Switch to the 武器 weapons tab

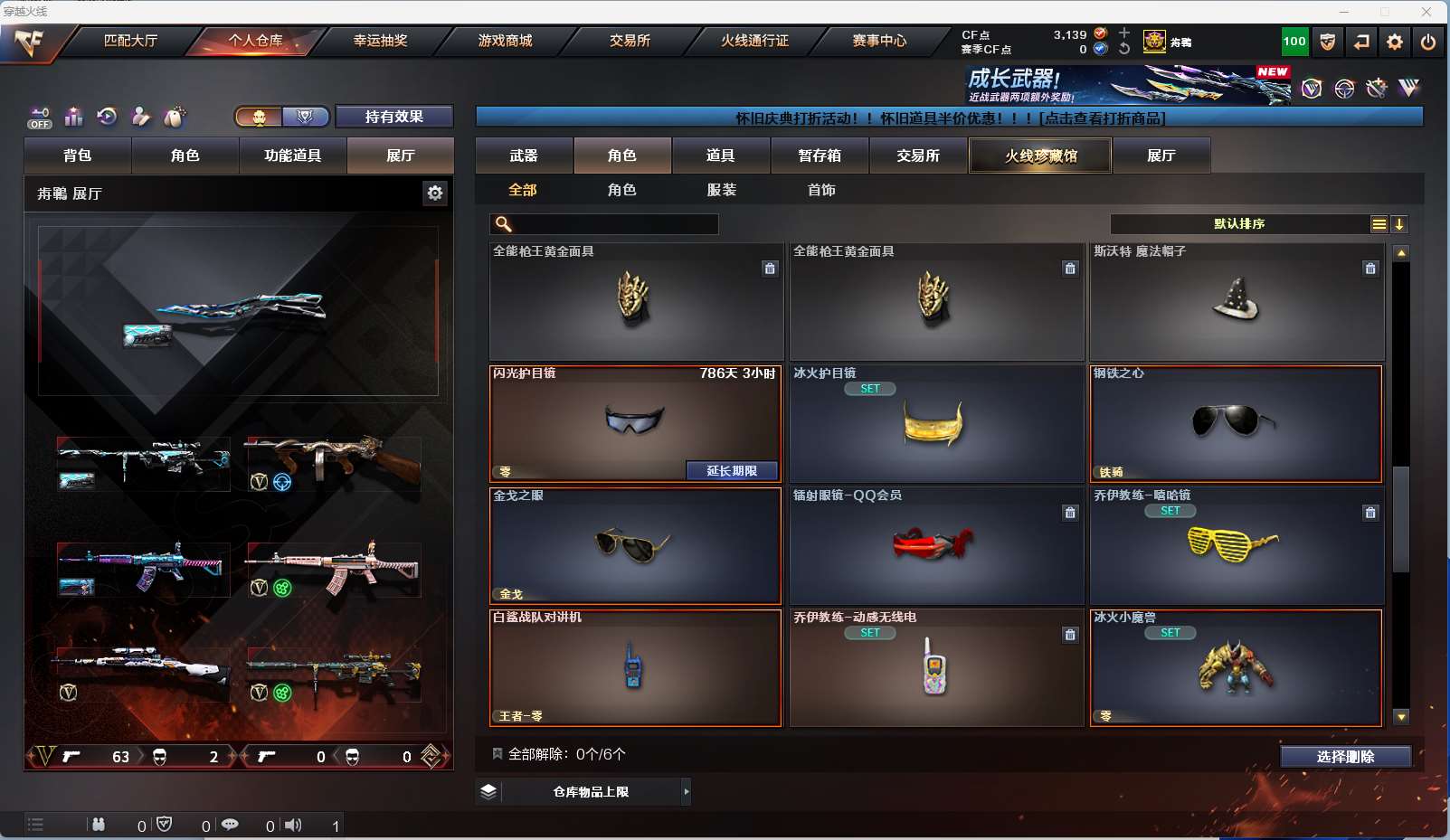pyautogui.click(x=524, y=156)
